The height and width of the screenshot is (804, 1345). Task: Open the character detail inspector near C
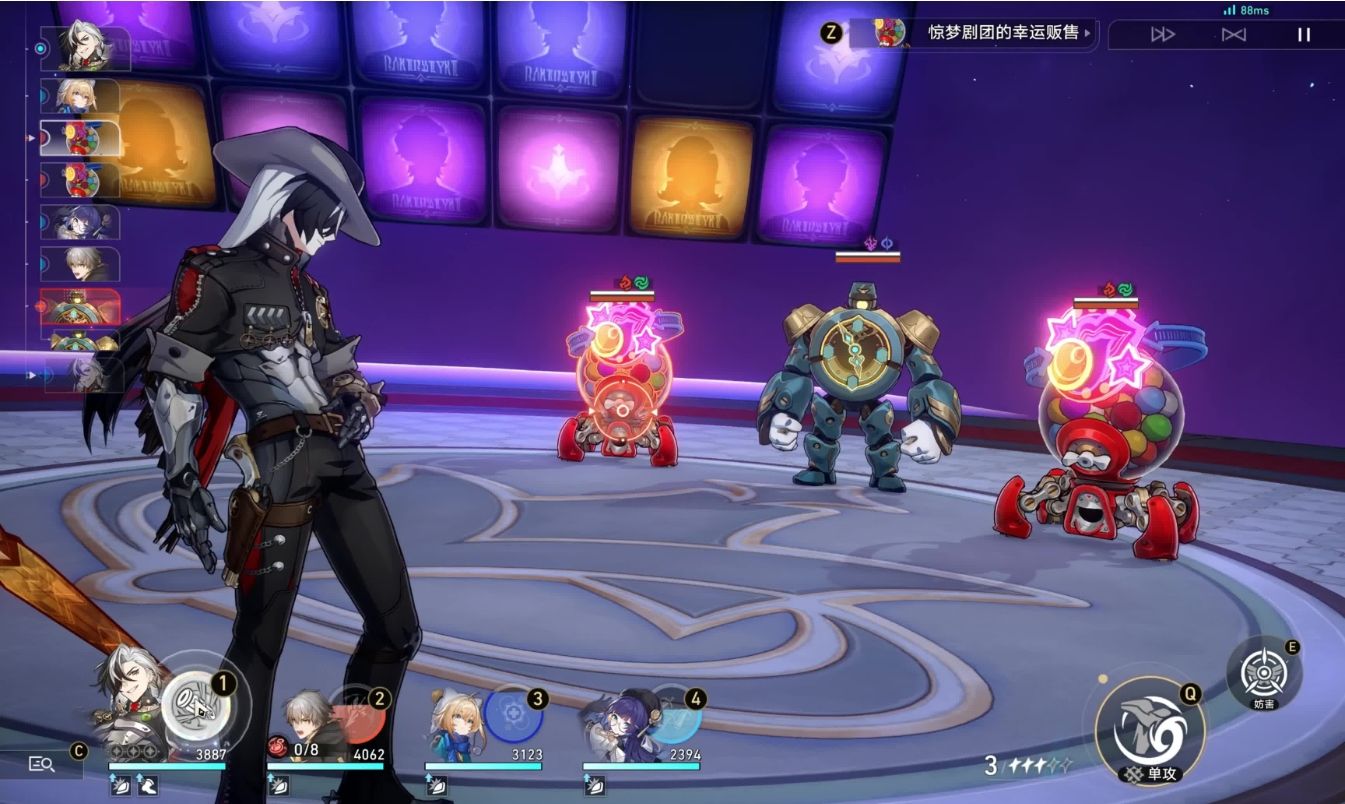[x=40, y=763]
